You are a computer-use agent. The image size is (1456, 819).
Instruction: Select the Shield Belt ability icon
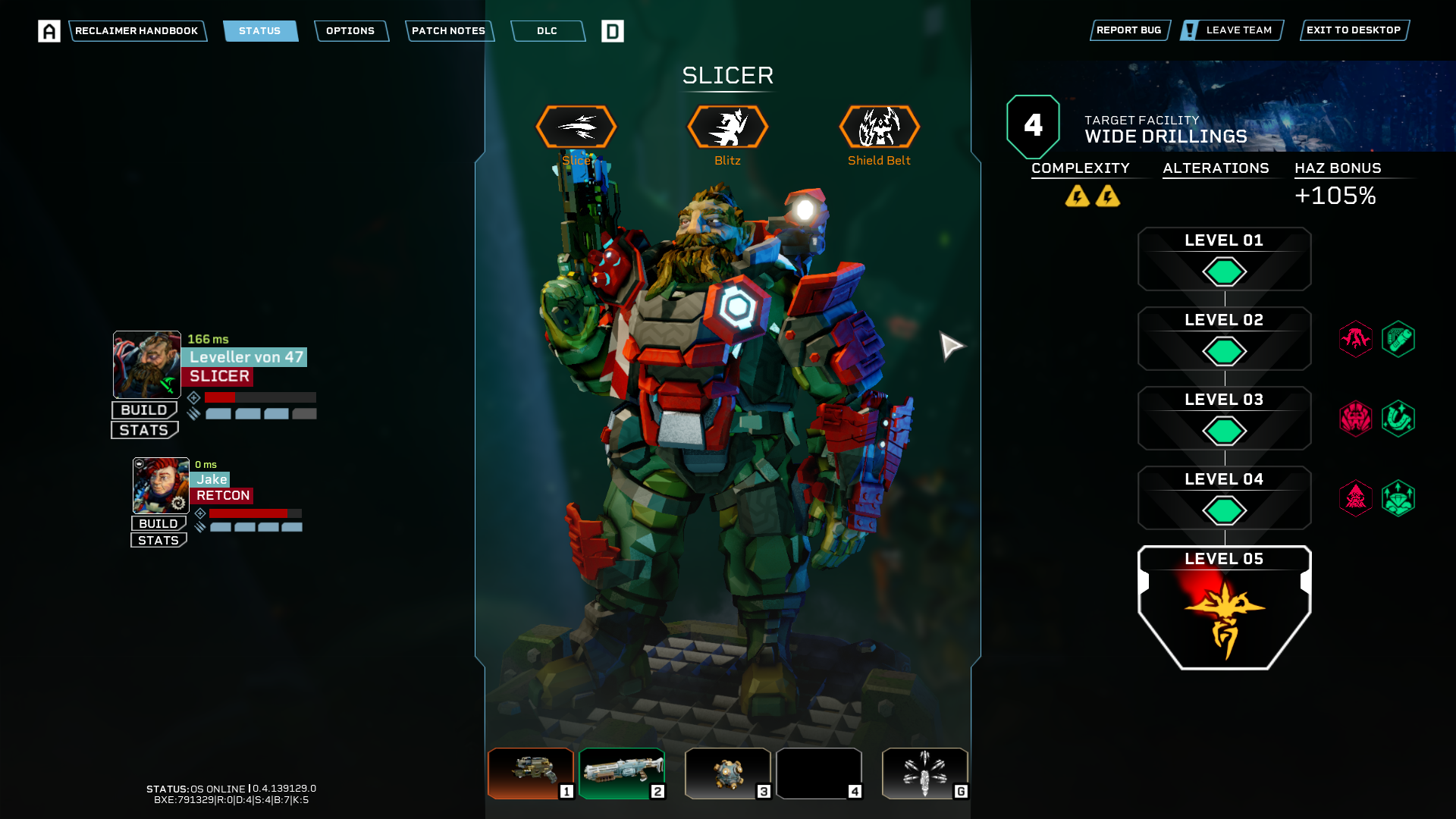point(879,127)
